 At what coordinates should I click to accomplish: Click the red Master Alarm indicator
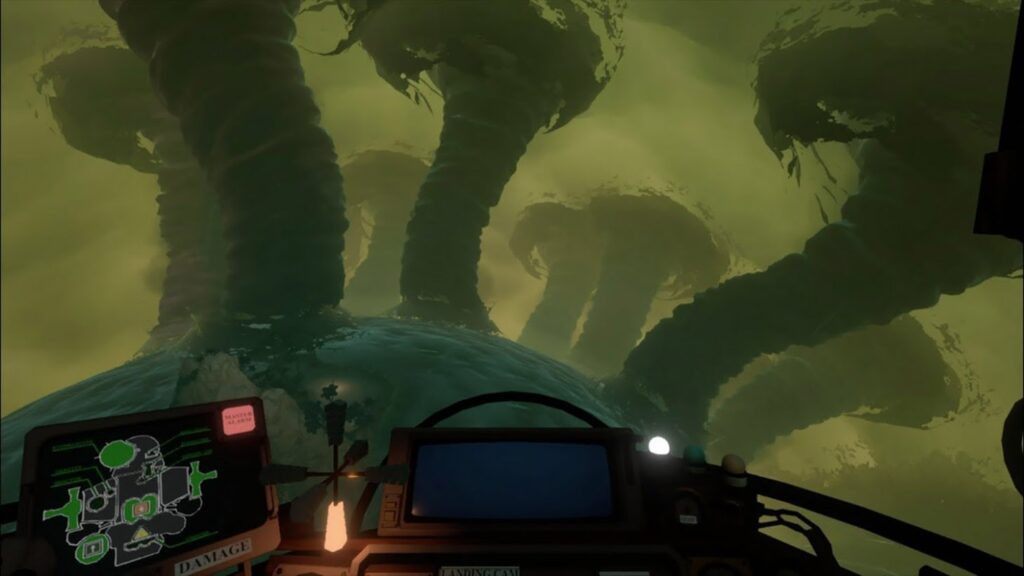tap(239, 418)
